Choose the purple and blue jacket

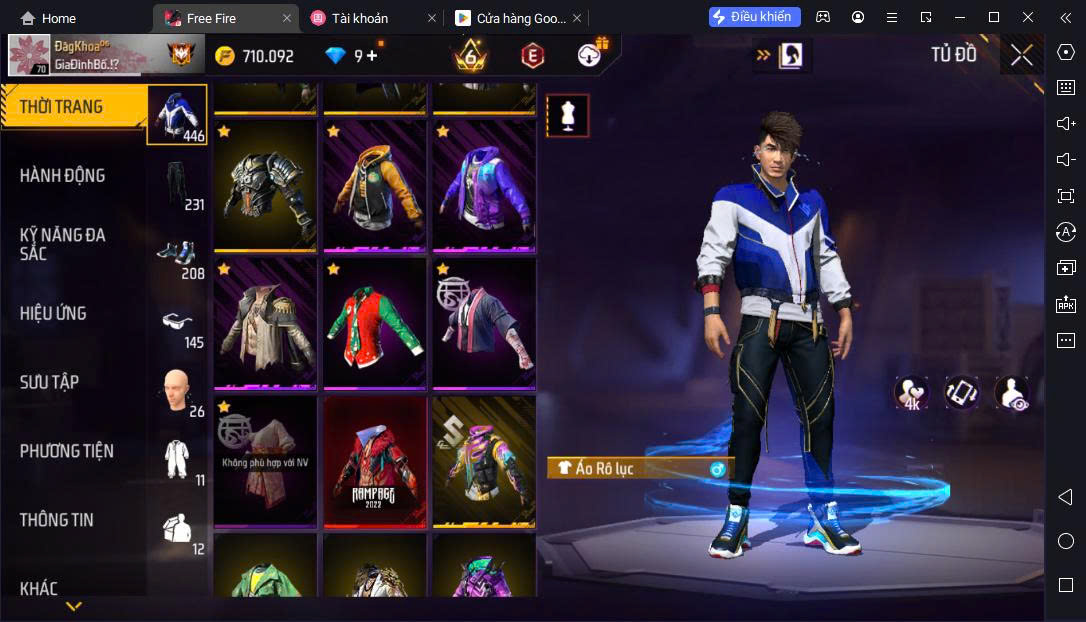pos(484,186)
